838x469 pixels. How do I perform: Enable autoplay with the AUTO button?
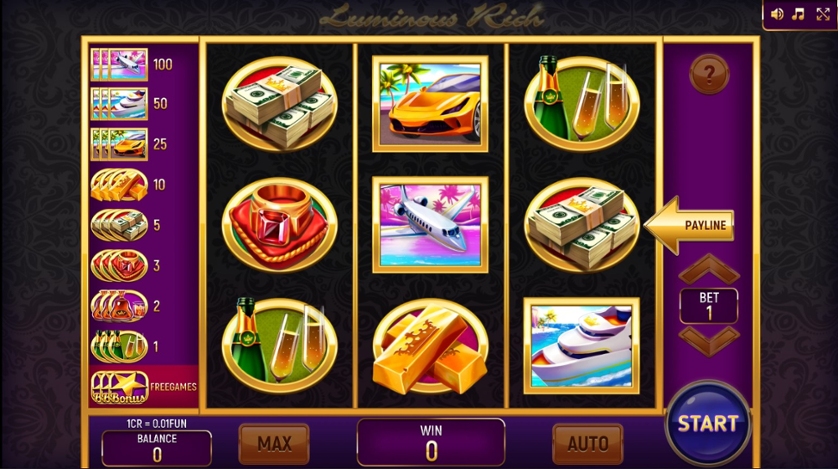point(587,443)
